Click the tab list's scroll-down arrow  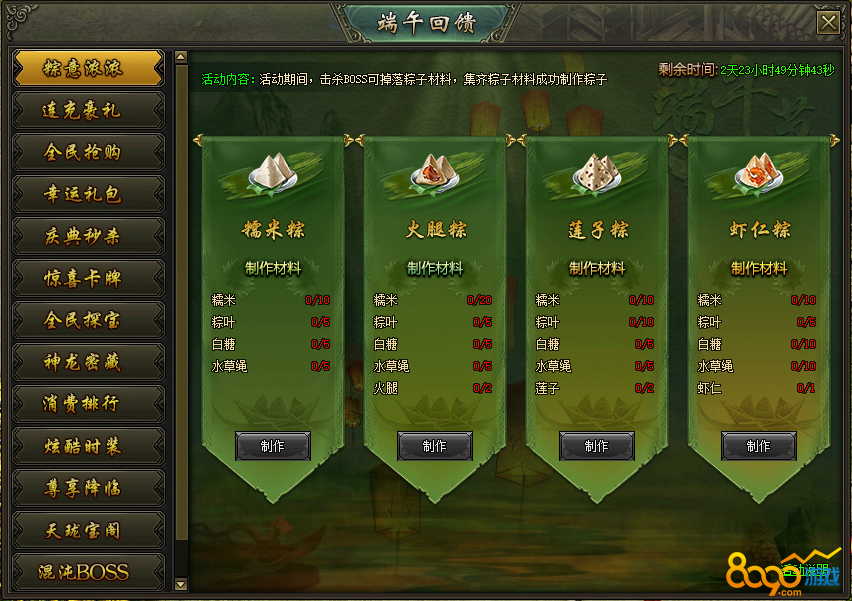[x=181, y=583]
